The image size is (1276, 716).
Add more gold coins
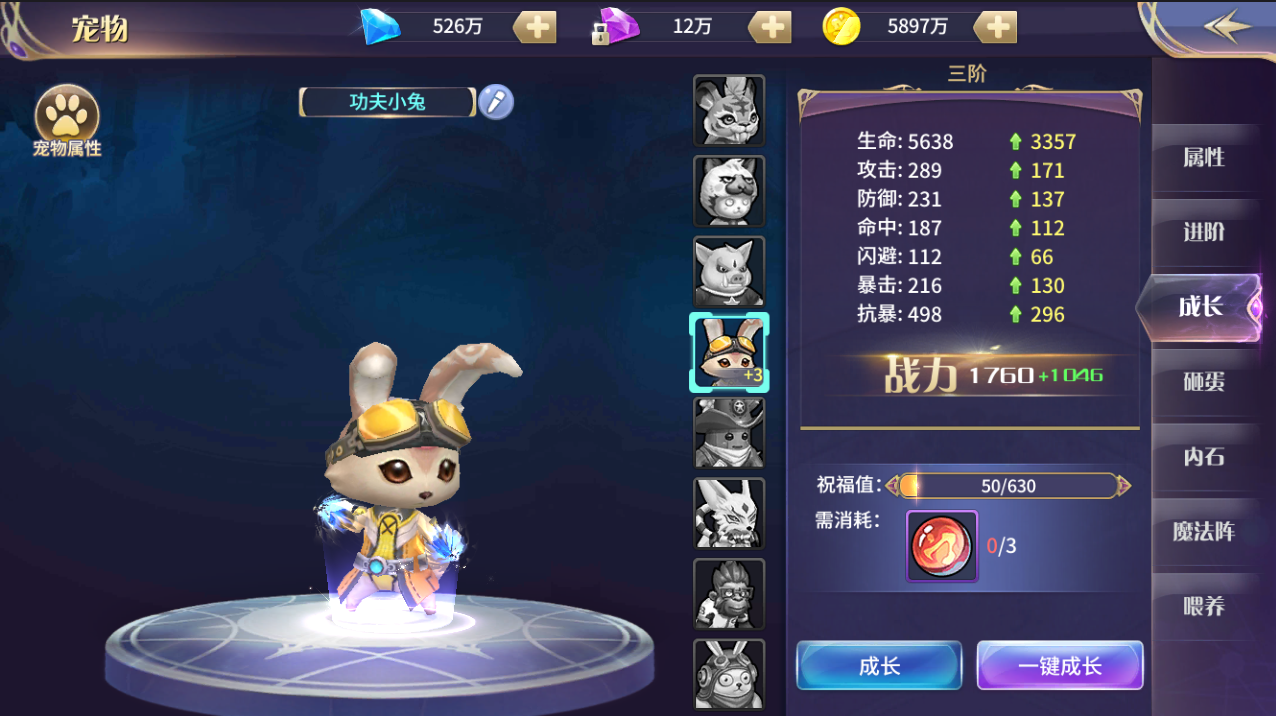pyautogui.click(x=995, y=27)
